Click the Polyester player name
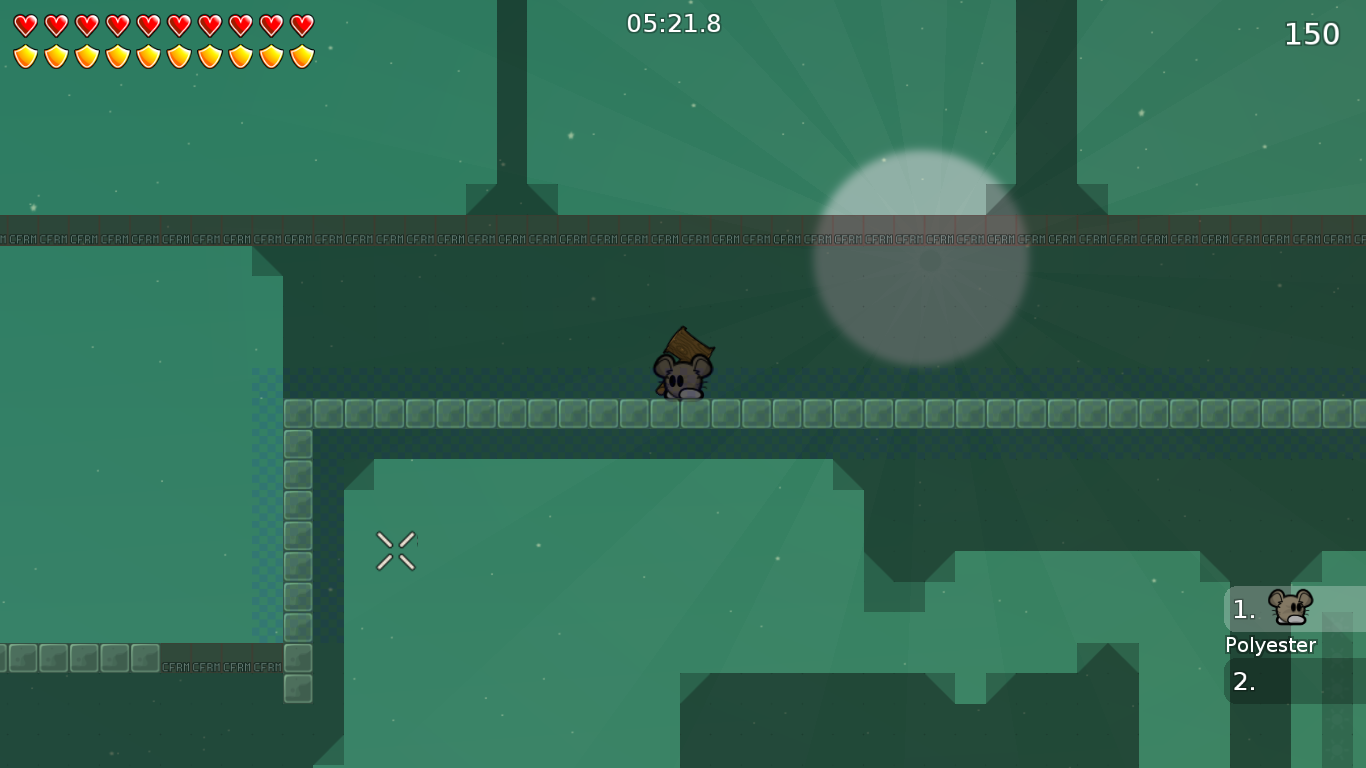1366x768 pixels. [1271, 645]
